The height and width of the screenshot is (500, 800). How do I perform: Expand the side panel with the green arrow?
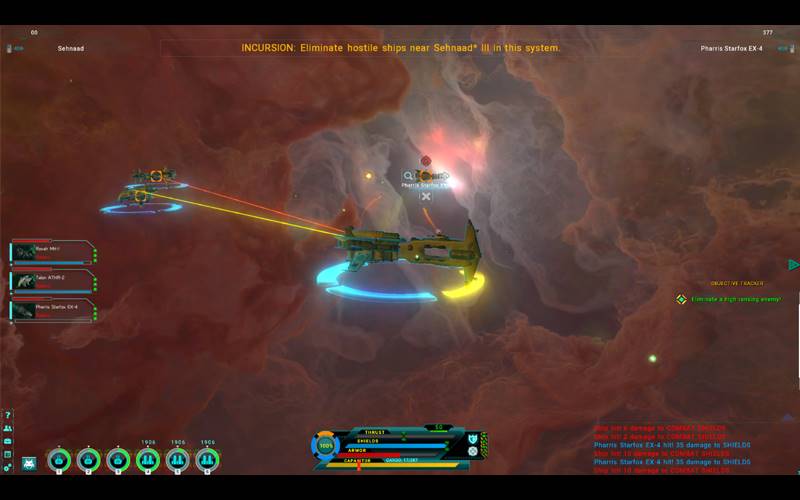[x=793, y=265]
